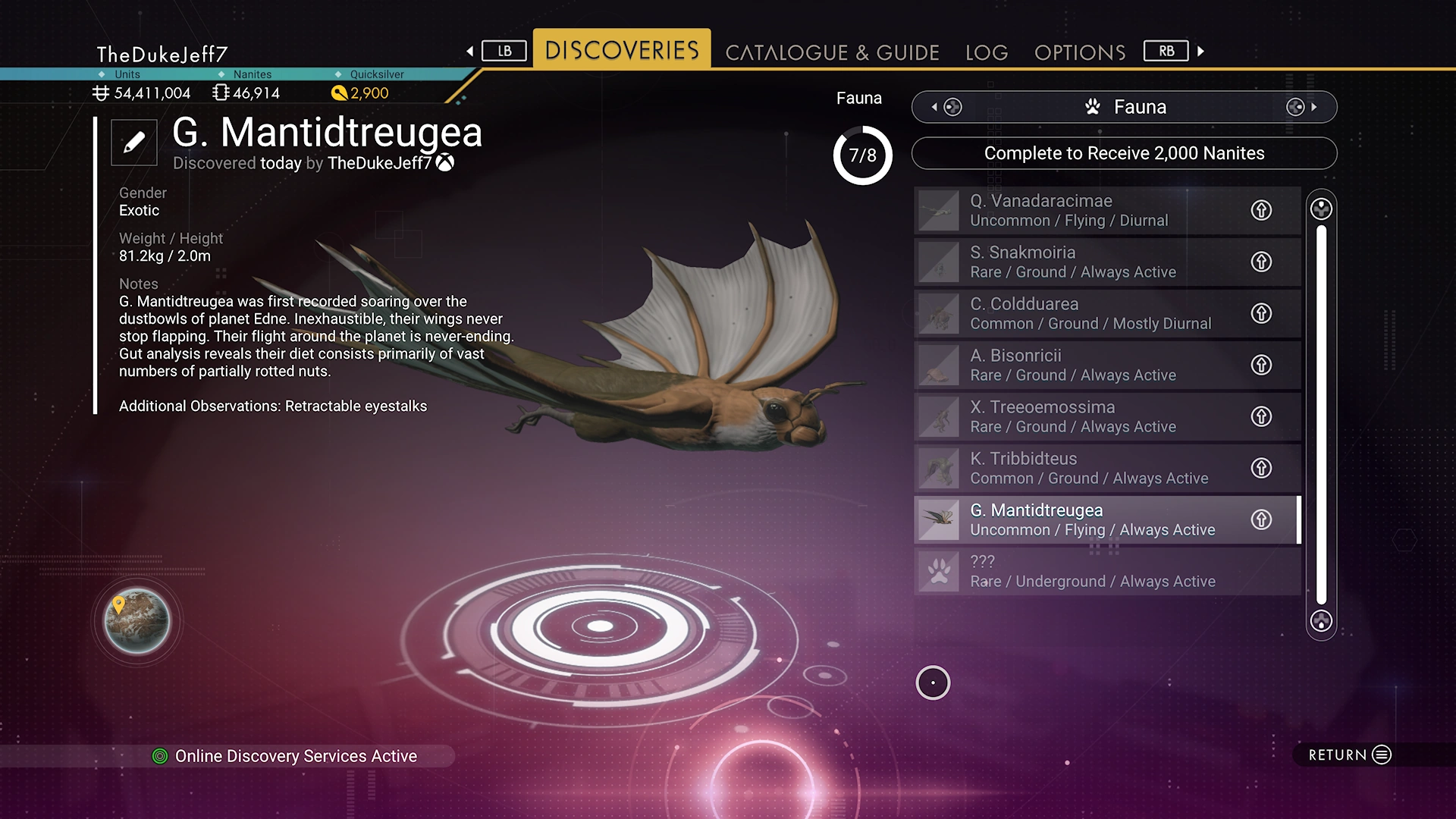The image size is (1456, 819).
Task: Open the C. Coldduarea fauna entry
Action: click(1084, 313)
